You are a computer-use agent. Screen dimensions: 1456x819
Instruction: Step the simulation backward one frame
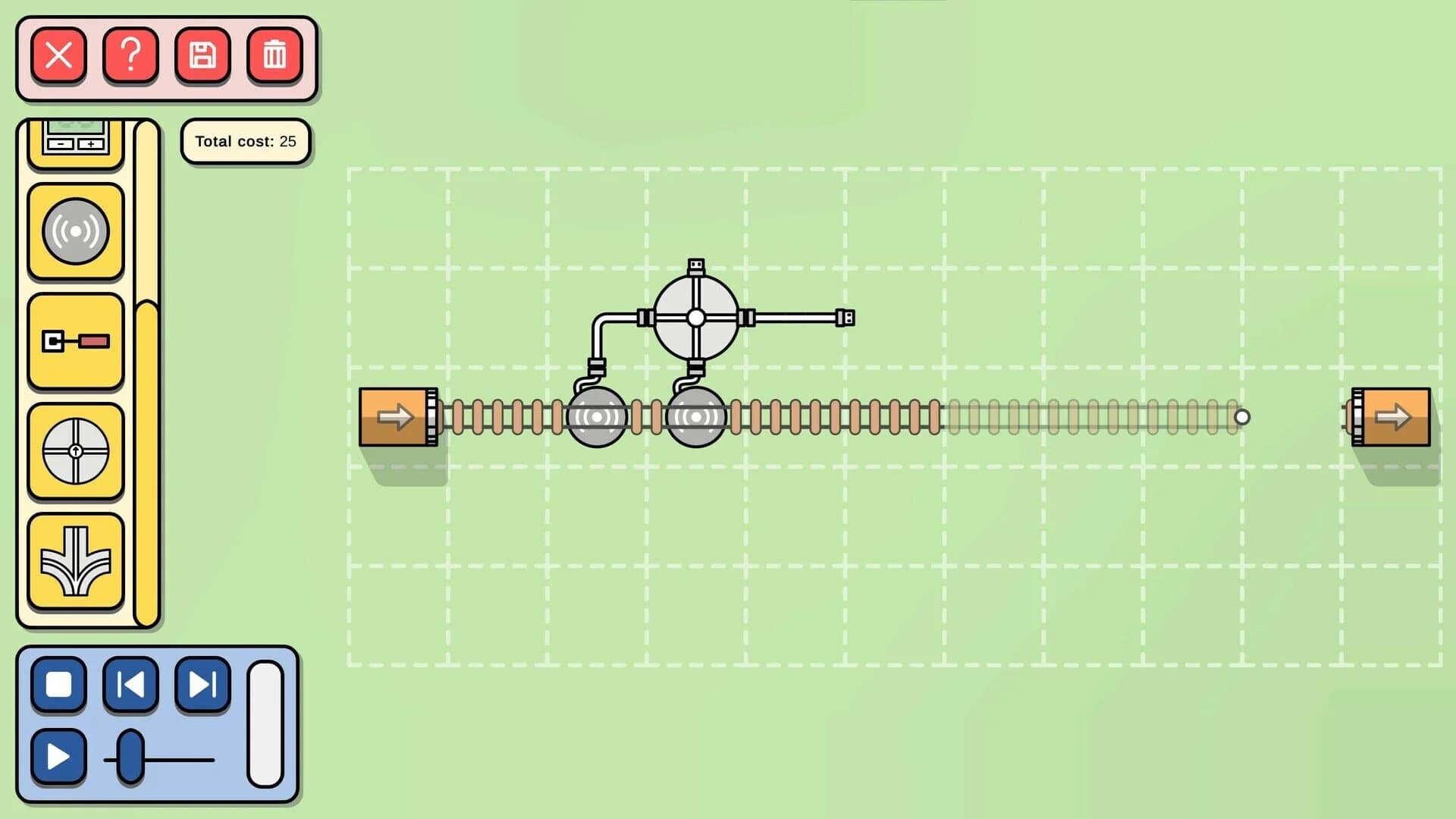click(130, 686)
